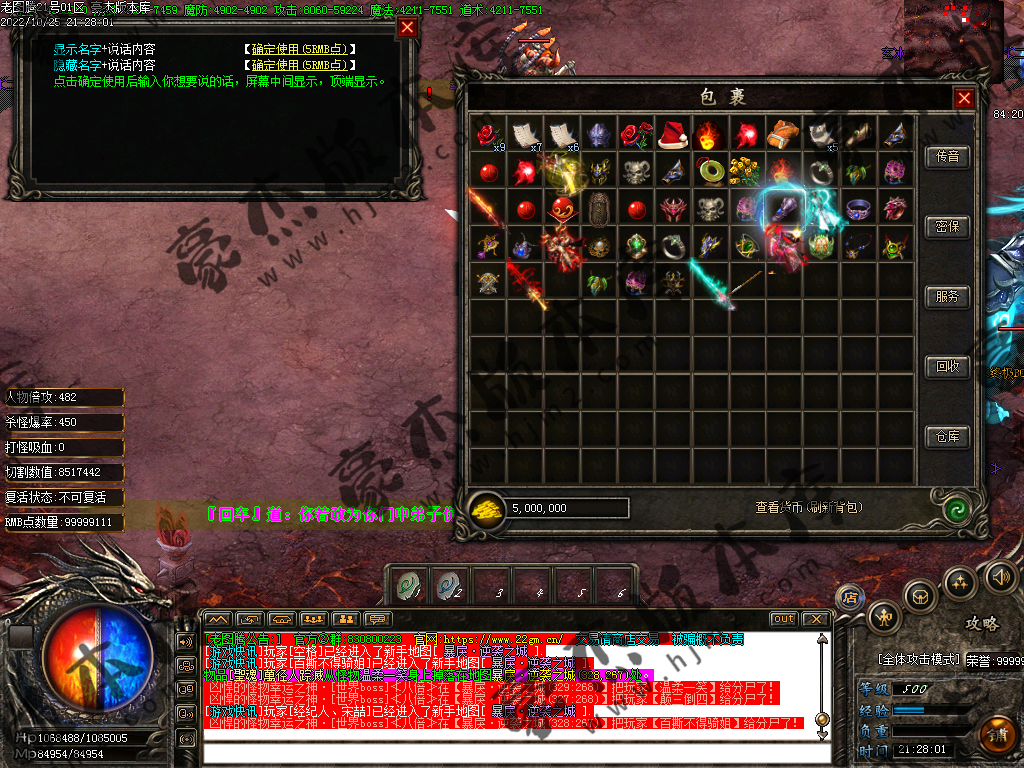The image size is (1024, 768).
Task: Toggle the sound speaker button
Action: tap(999, 576)
